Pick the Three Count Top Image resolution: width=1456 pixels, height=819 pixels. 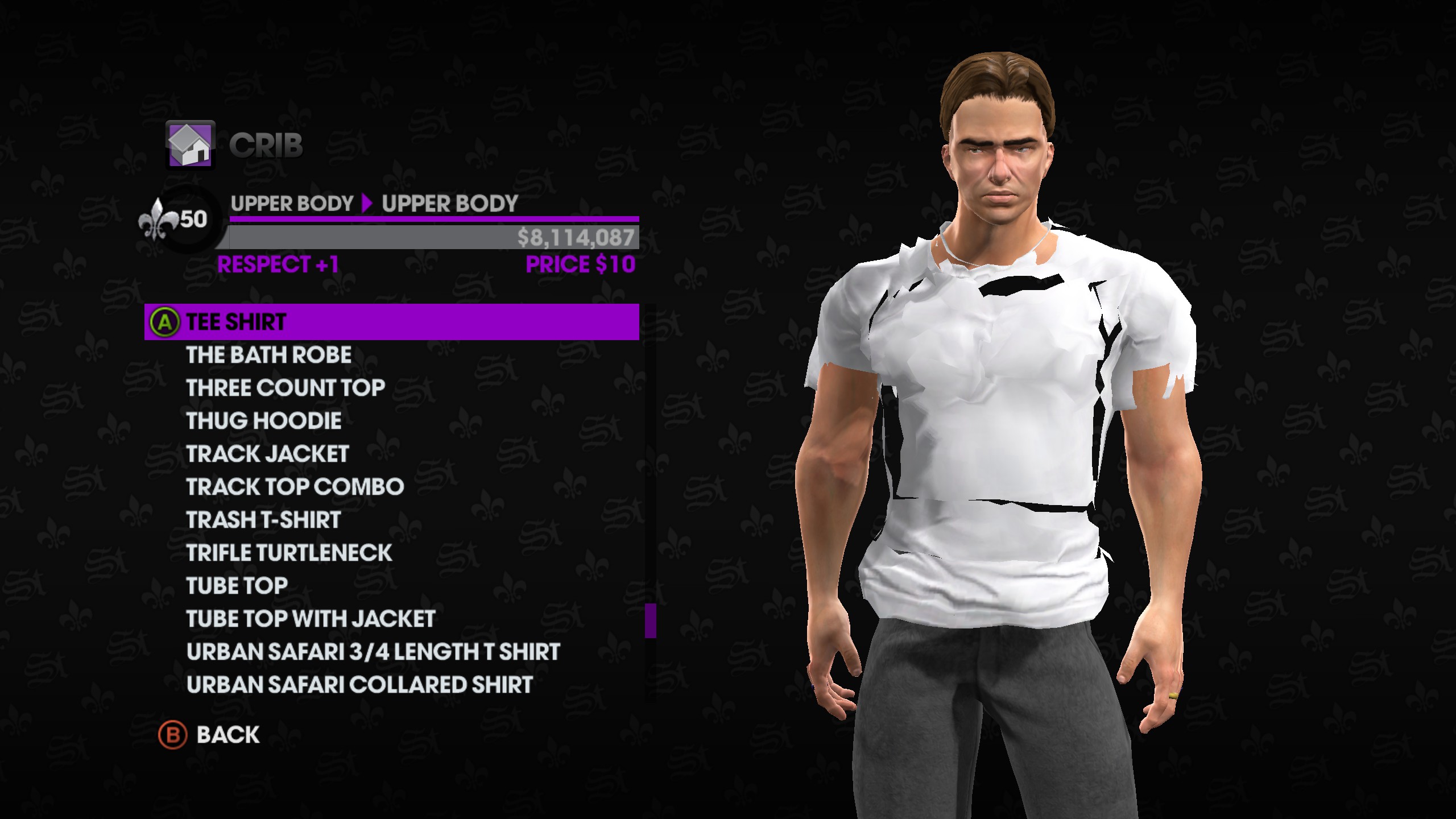pos(286,388)
